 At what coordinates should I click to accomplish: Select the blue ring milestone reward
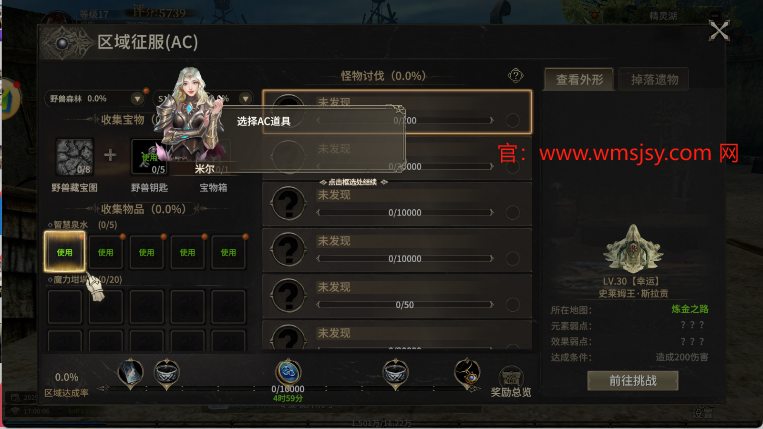(x=289, y=372)
